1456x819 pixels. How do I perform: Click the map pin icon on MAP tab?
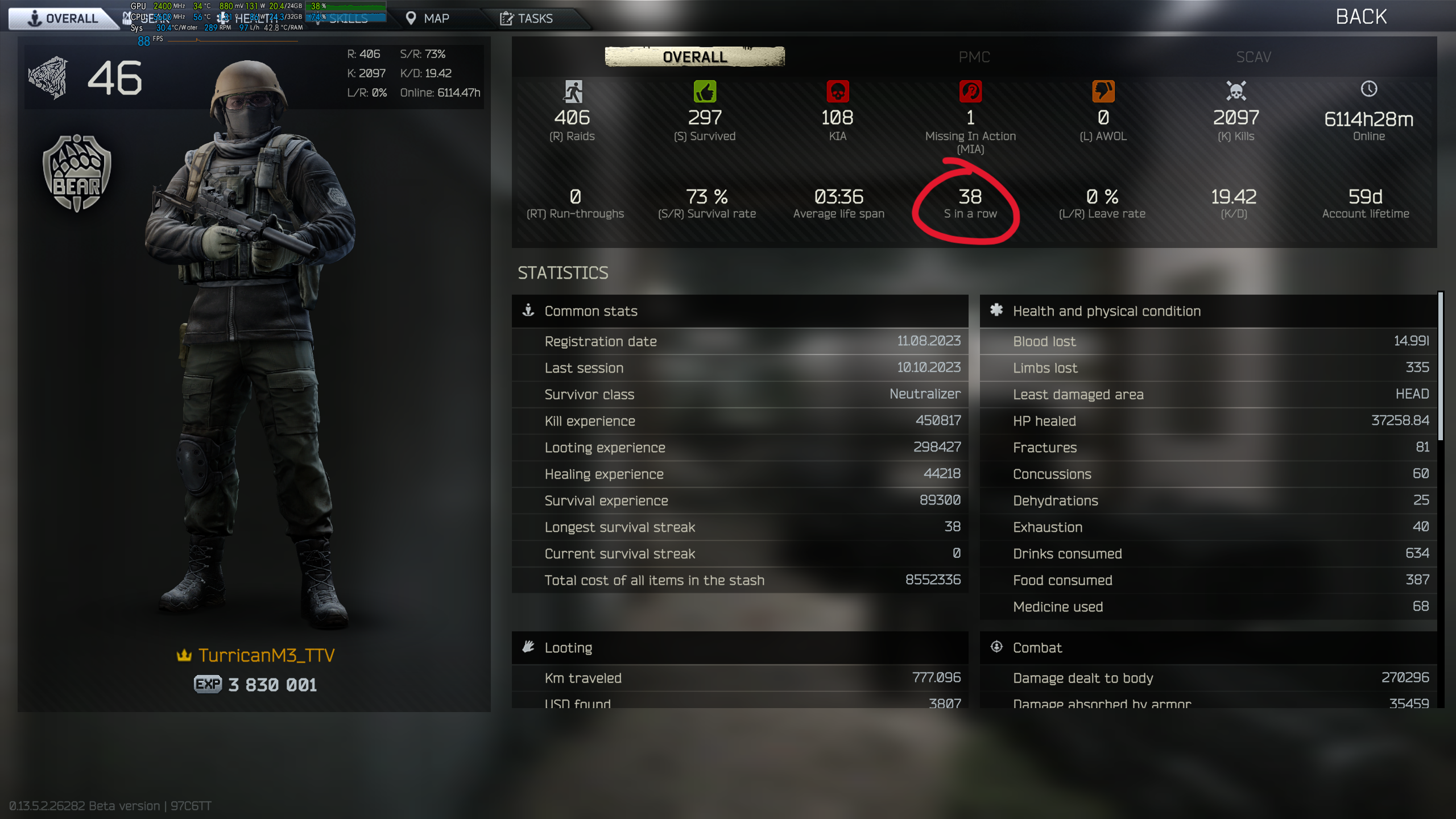click(x=411, y=18)
